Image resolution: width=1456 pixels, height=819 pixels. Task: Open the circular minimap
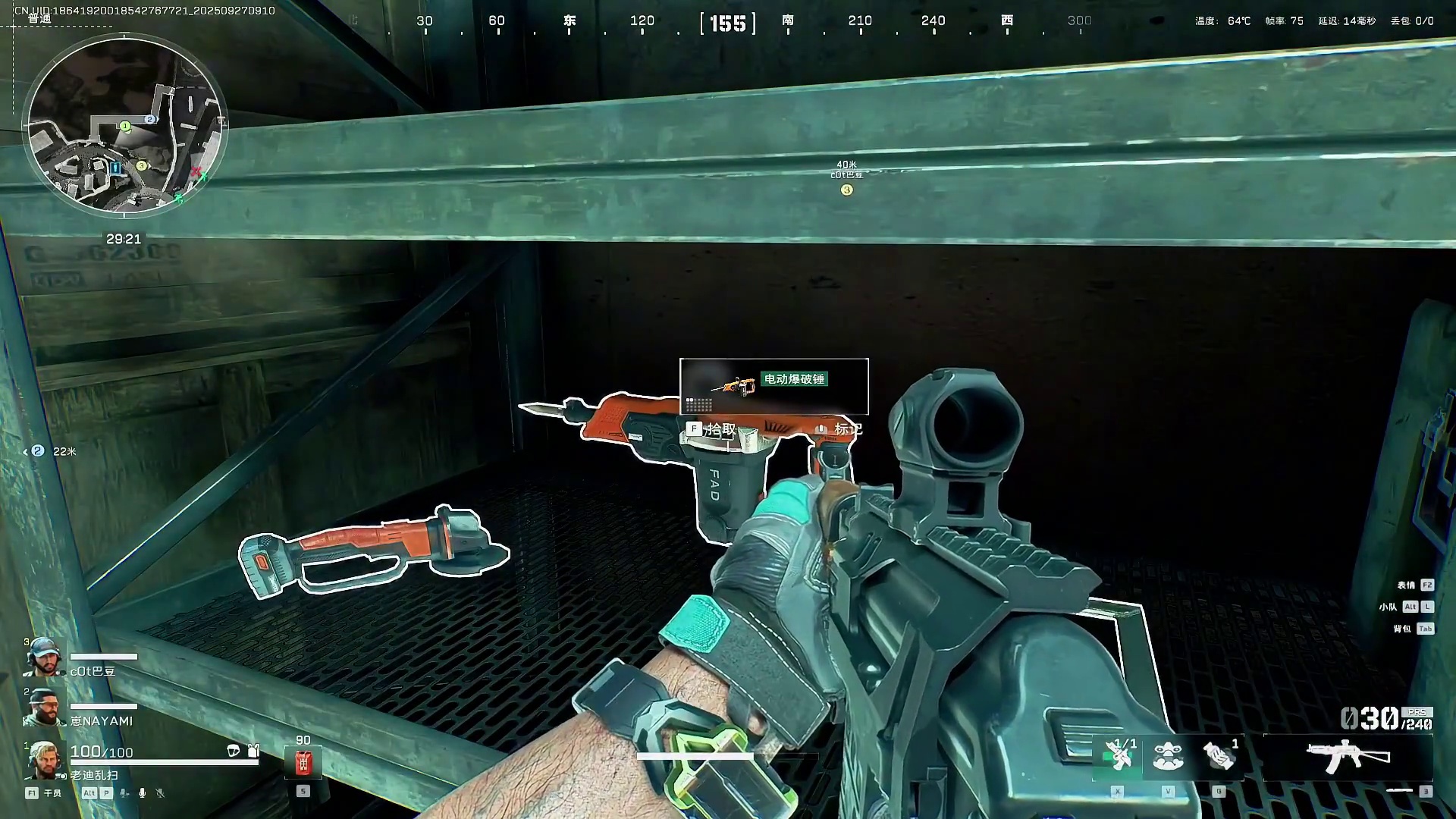coord(125,126)
